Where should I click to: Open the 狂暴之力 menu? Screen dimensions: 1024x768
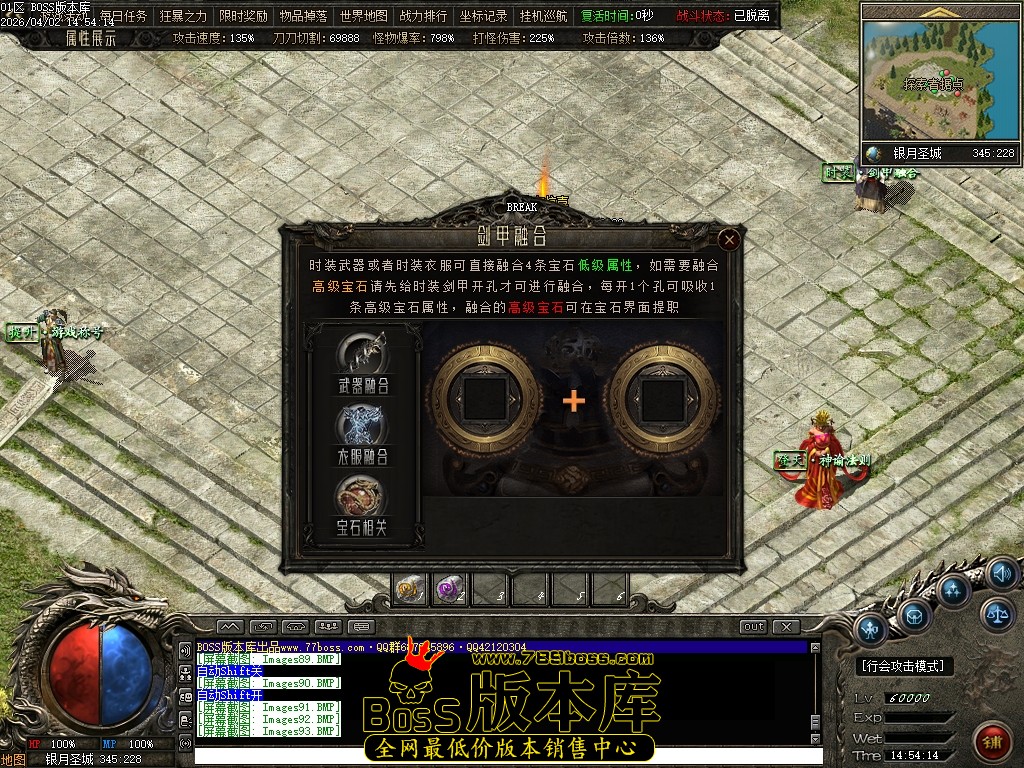[184, 16]
